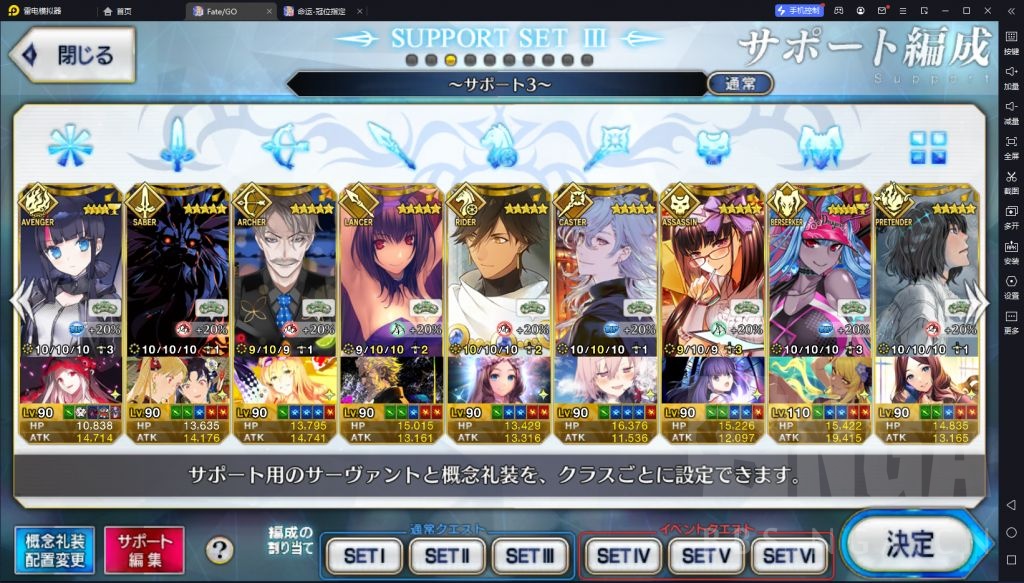The image size is (1024, 583).
Task: Open the サポート編集 button
Action: click(x=144, y=551)
